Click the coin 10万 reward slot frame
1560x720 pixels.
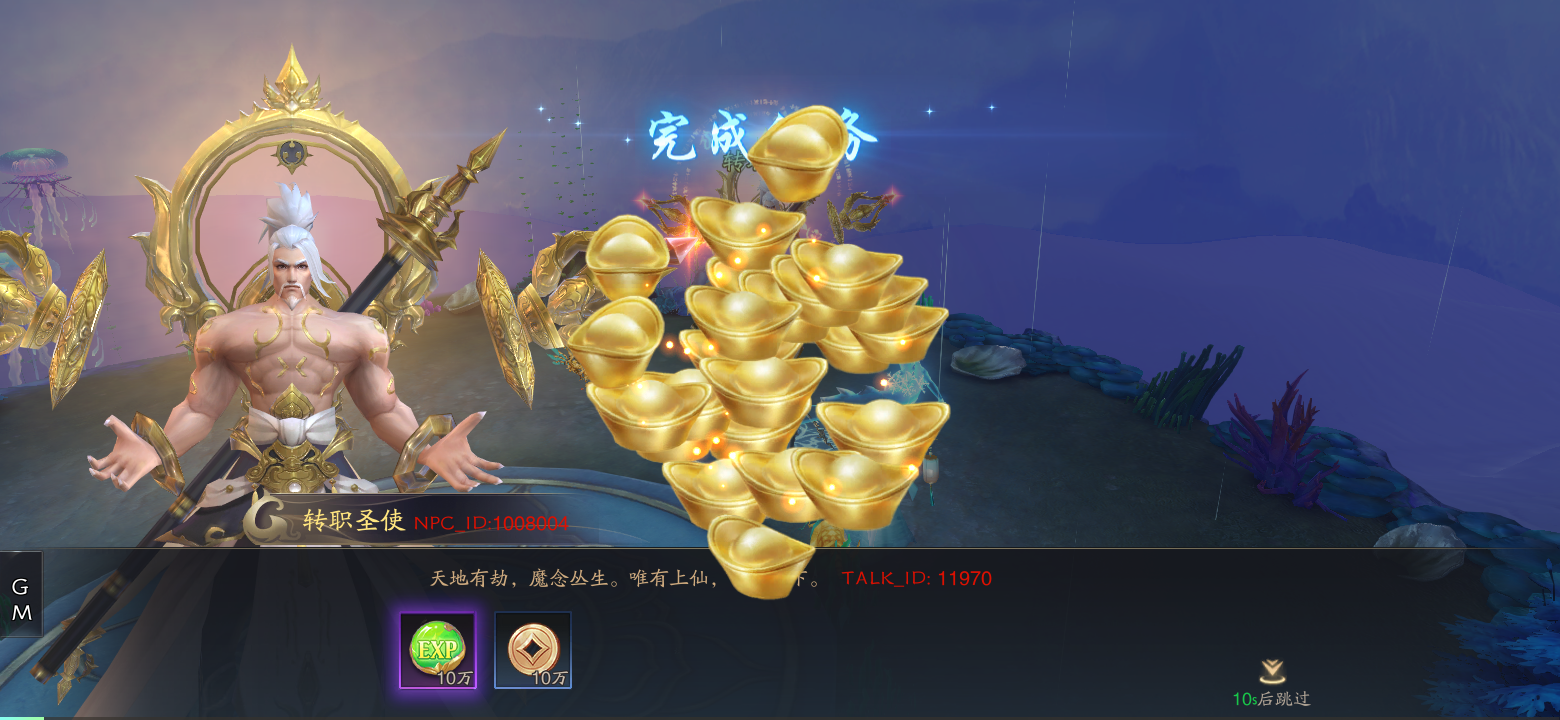click(531, 651)
